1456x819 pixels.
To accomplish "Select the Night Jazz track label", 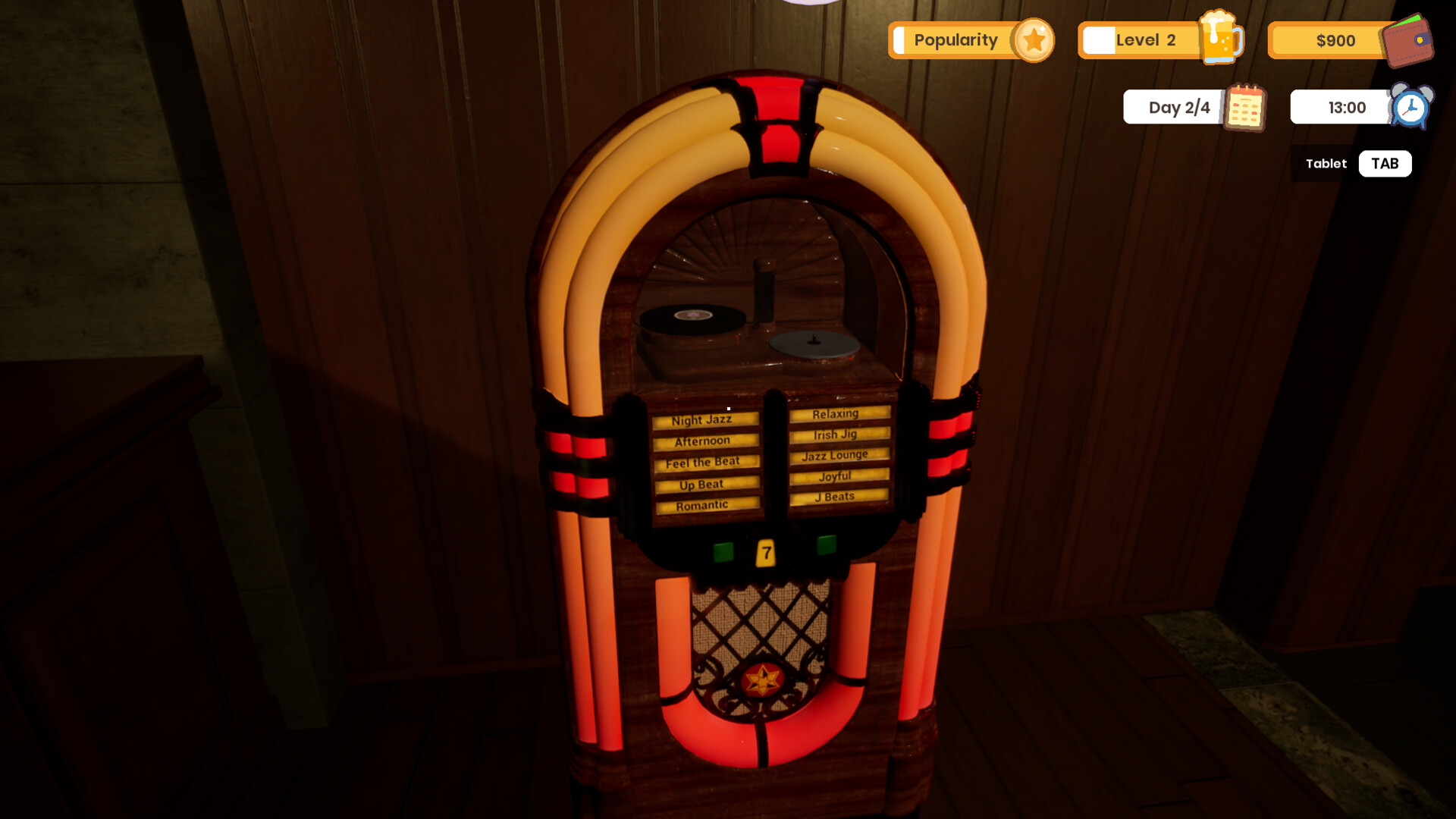I will pos(703,420).
